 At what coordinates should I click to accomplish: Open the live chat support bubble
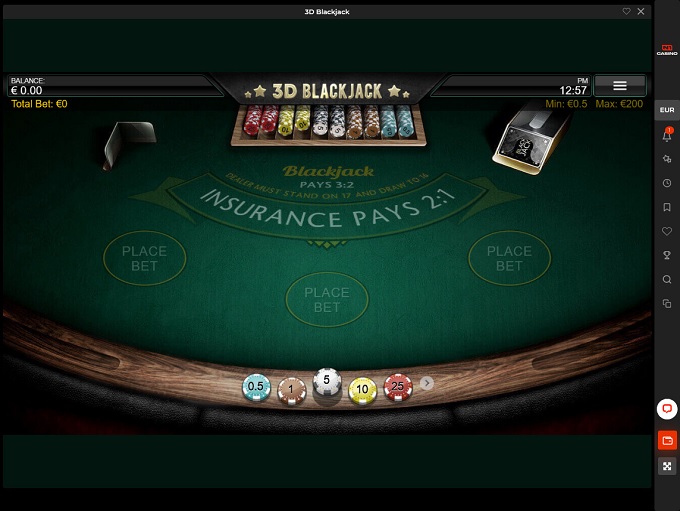click(x=667, y=409)
